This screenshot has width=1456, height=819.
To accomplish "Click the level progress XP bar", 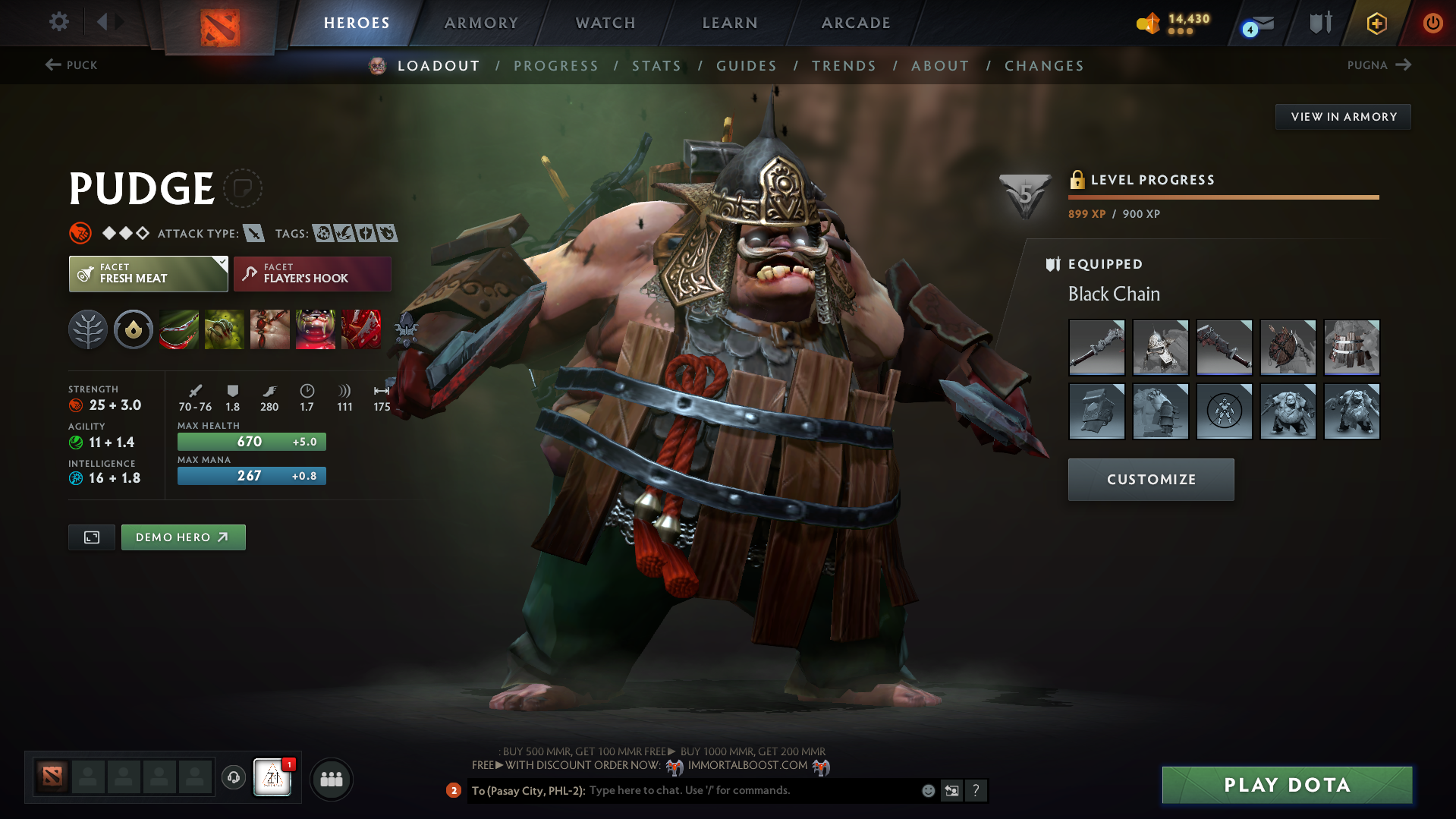I will 1223,197.
